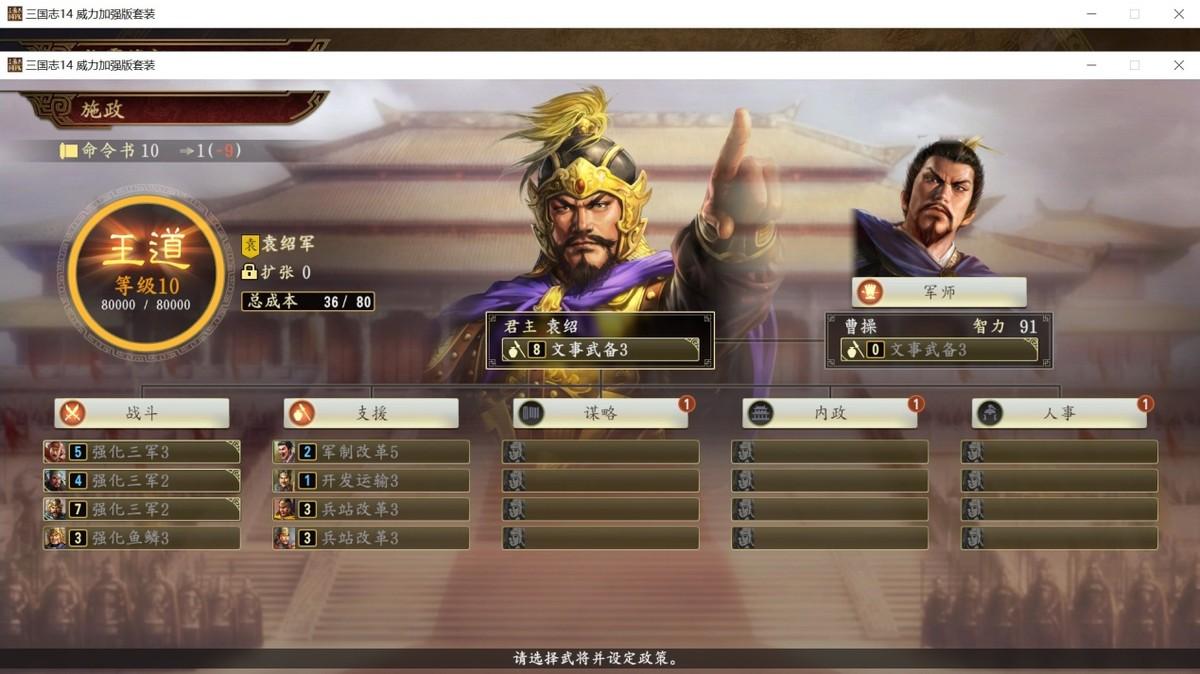1200x674 pixels.
Task: Pick the 强化三军2 cost 7 slot
Action: [x=142, y=509]
